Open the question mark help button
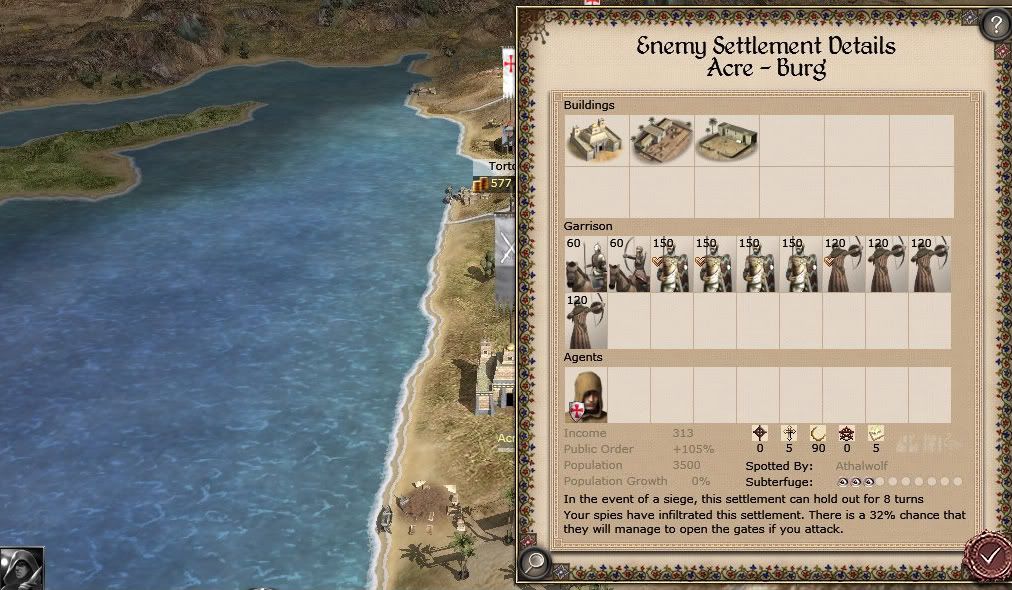1012x590 pixels. (995, 24)
